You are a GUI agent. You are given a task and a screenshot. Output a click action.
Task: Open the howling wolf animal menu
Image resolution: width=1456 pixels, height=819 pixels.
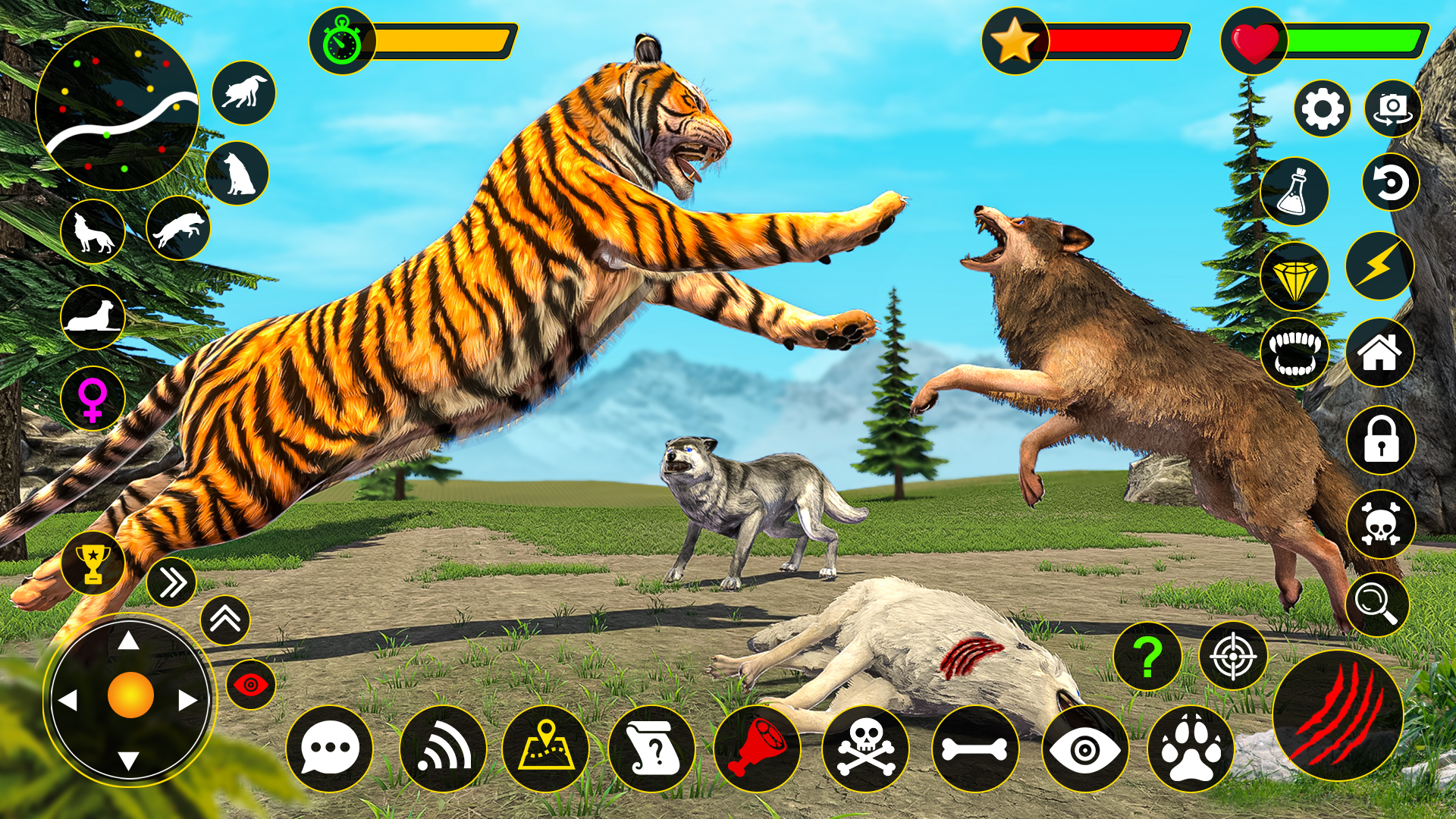93,231
